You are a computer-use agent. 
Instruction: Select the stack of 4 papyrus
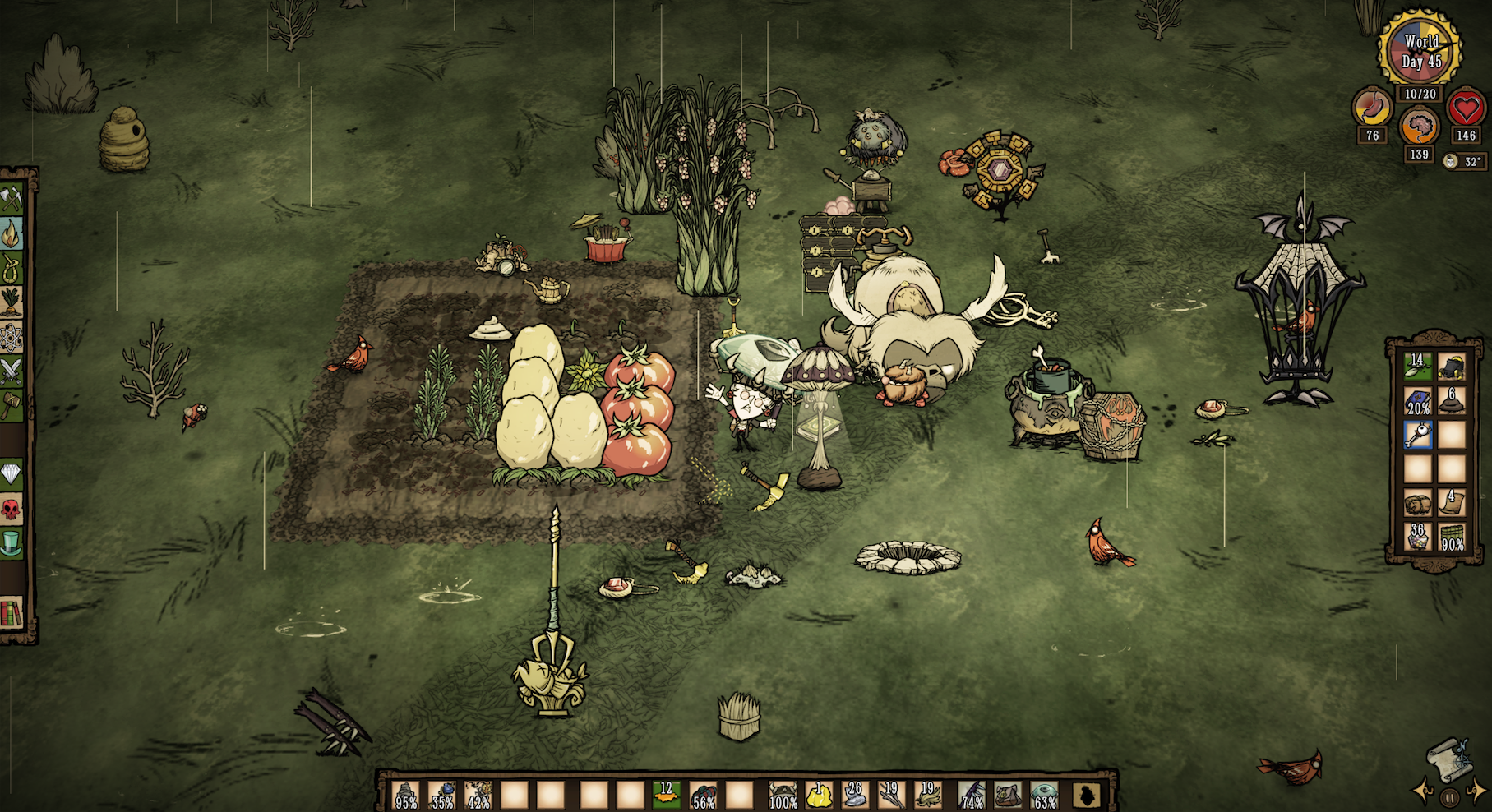[1452, 503]
